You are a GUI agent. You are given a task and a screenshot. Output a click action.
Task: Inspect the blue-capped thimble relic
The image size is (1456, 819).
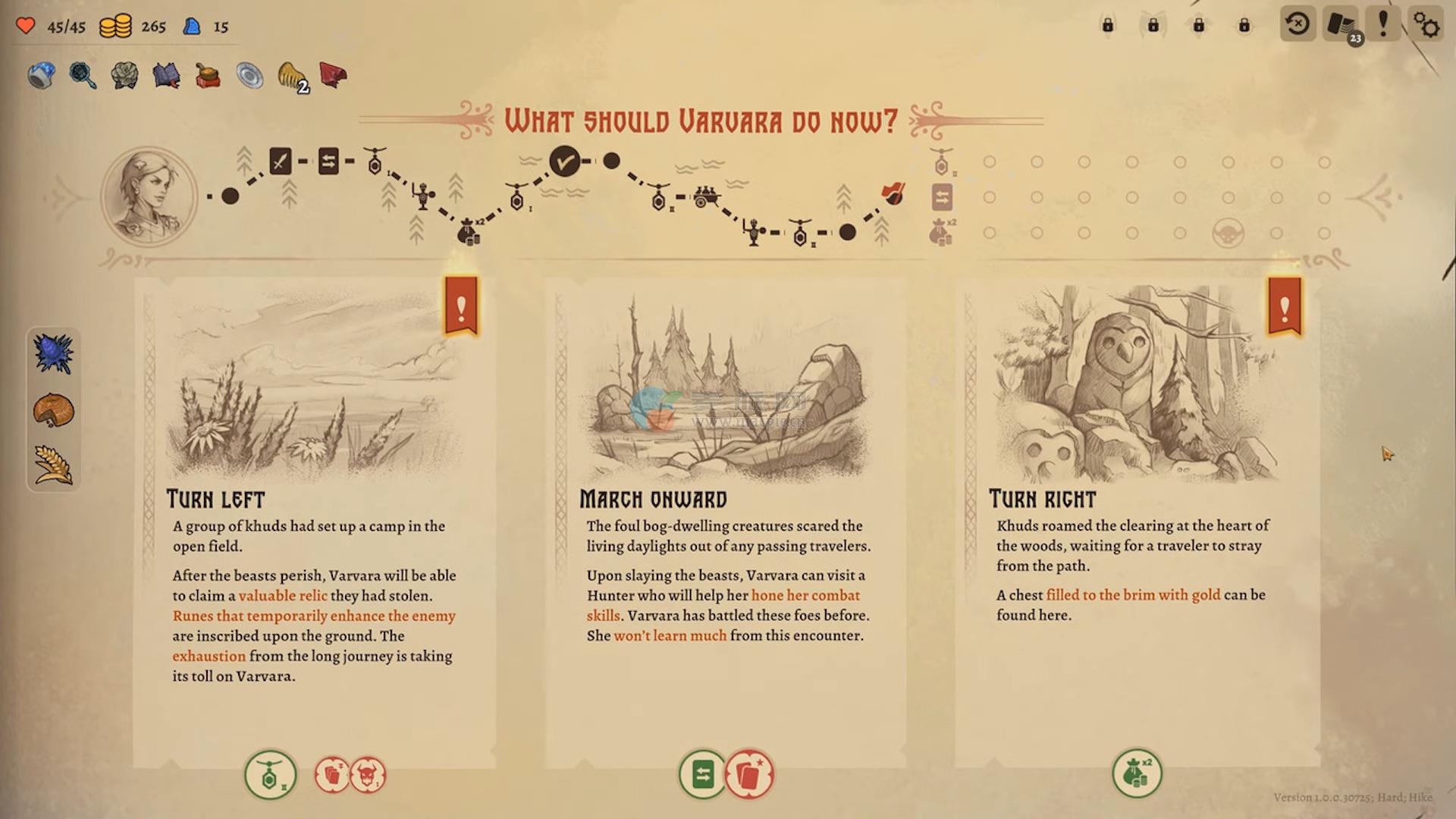(41, 75)
